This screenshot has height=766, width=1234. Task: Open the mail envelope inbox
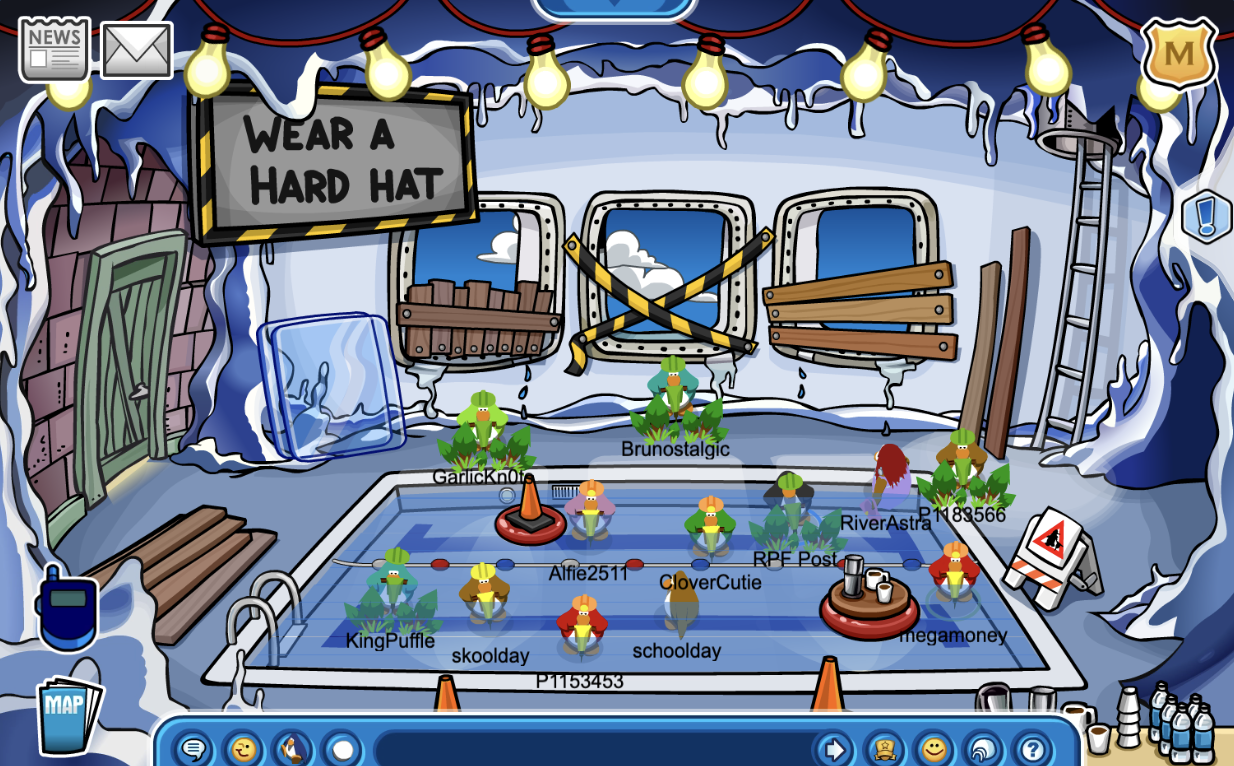pos(137,50)
